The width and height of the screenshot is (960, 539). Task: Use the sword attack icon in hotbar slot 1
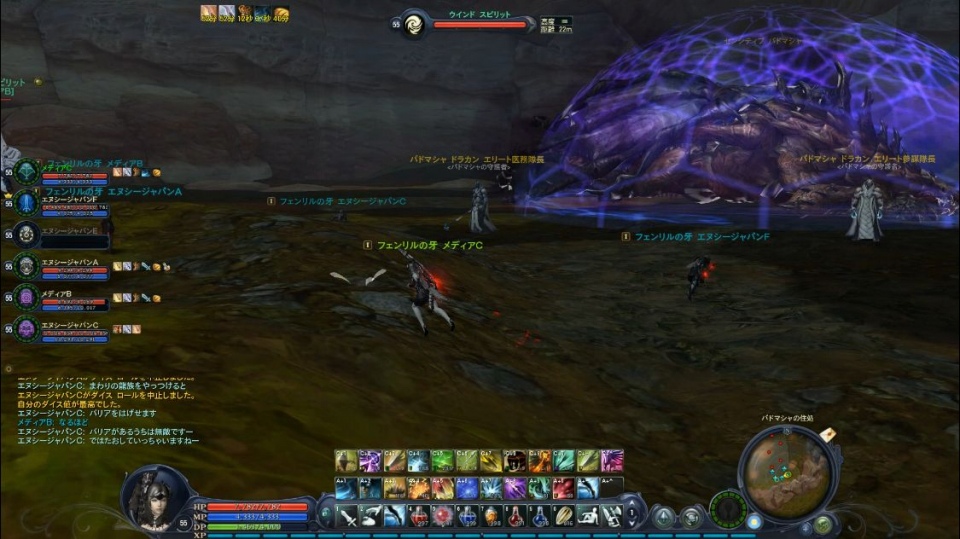pos(347,516)
